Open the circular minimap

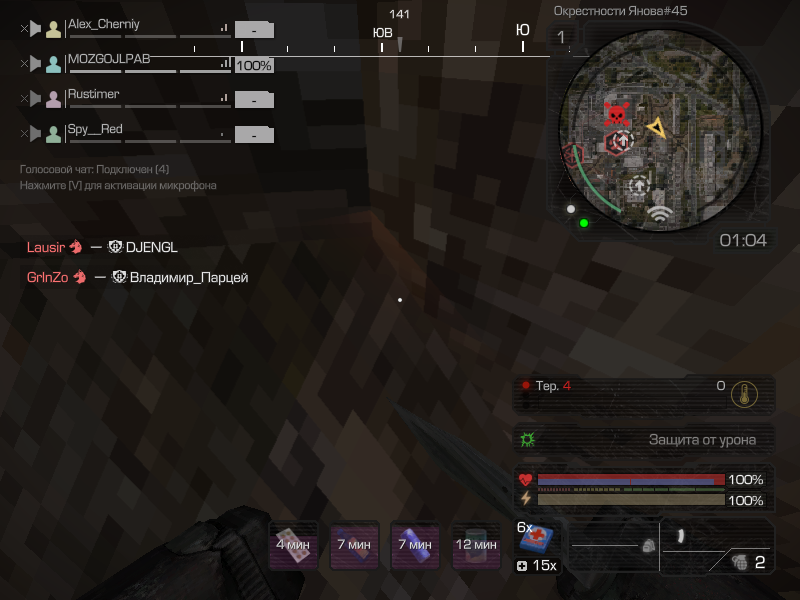coord(660,130)
